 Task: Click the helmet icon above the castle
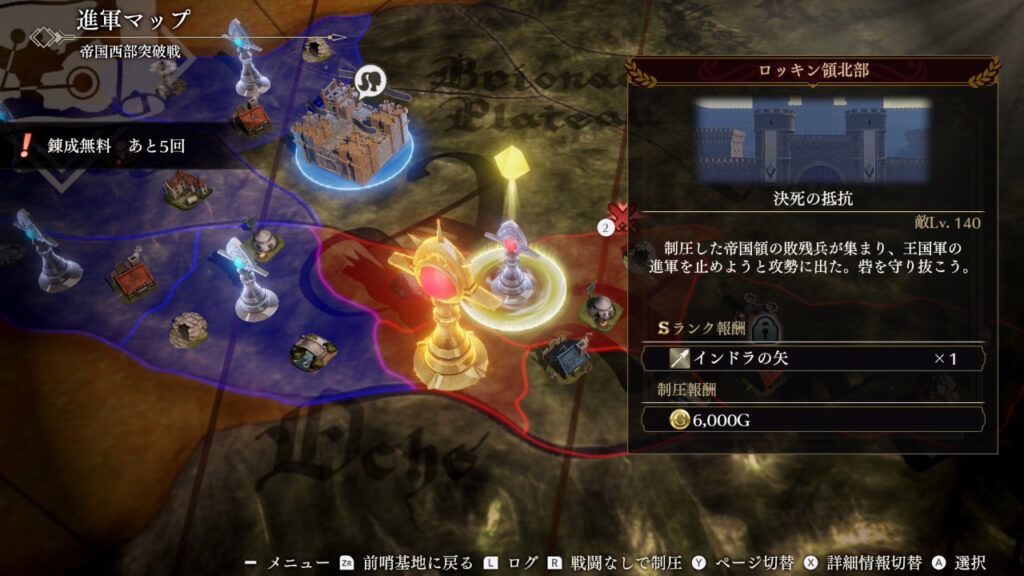coord(372,77)
